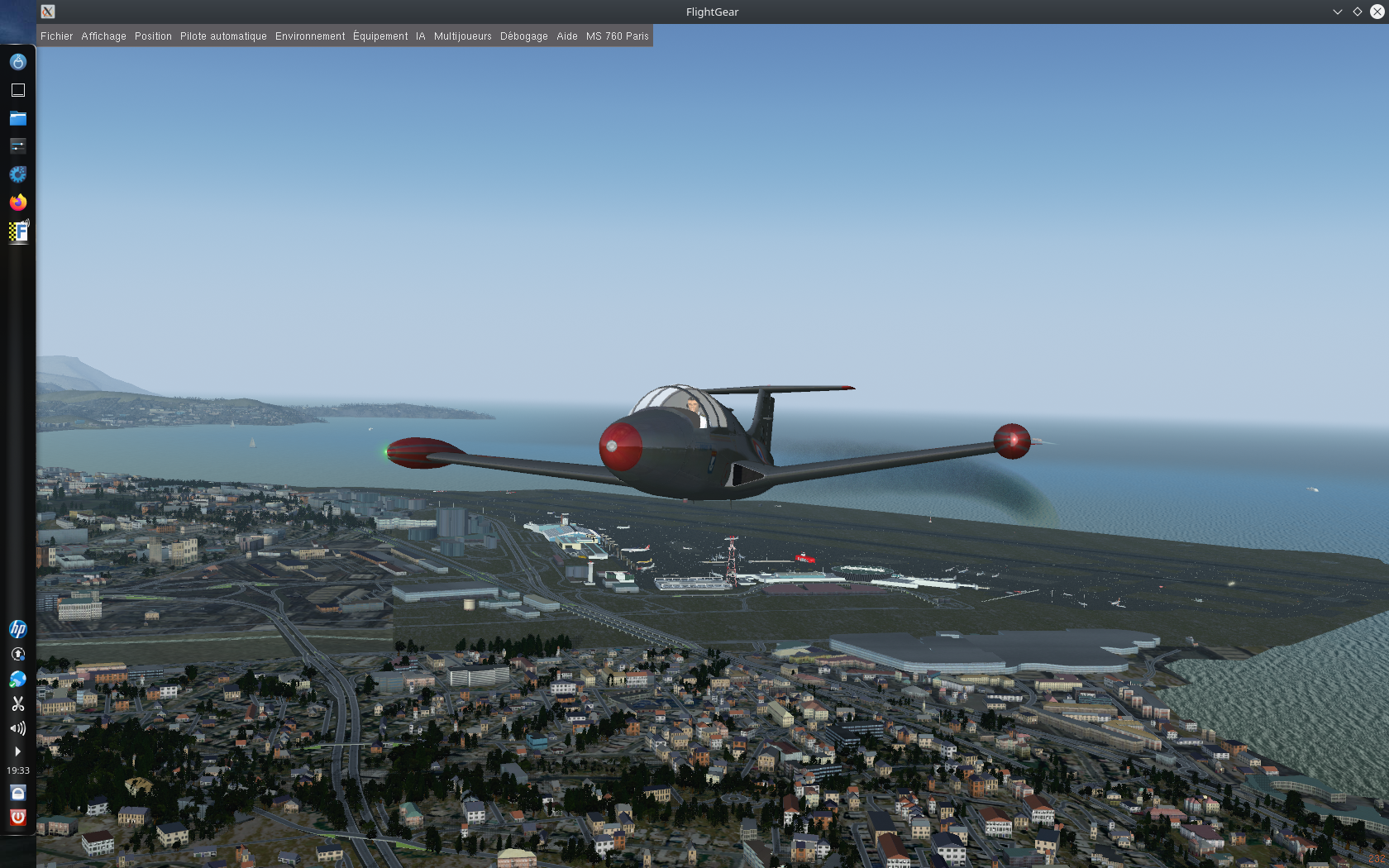Close the FlightGear window
This screenshot has width=1389, height=868.
(x=1377, y=12)
